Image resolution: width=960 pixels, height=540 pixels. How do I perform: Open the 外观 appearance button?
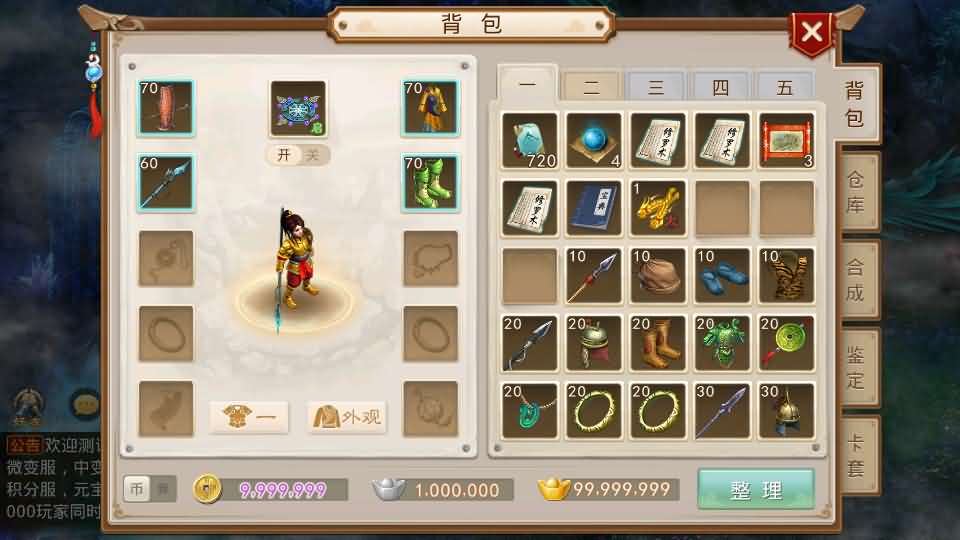tap(347, 416)
